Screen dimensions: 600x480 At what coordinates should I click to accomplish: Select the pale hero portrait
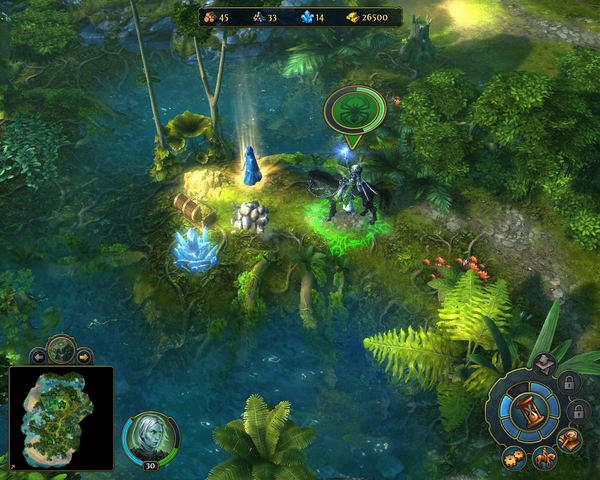[x=151, y=437]
